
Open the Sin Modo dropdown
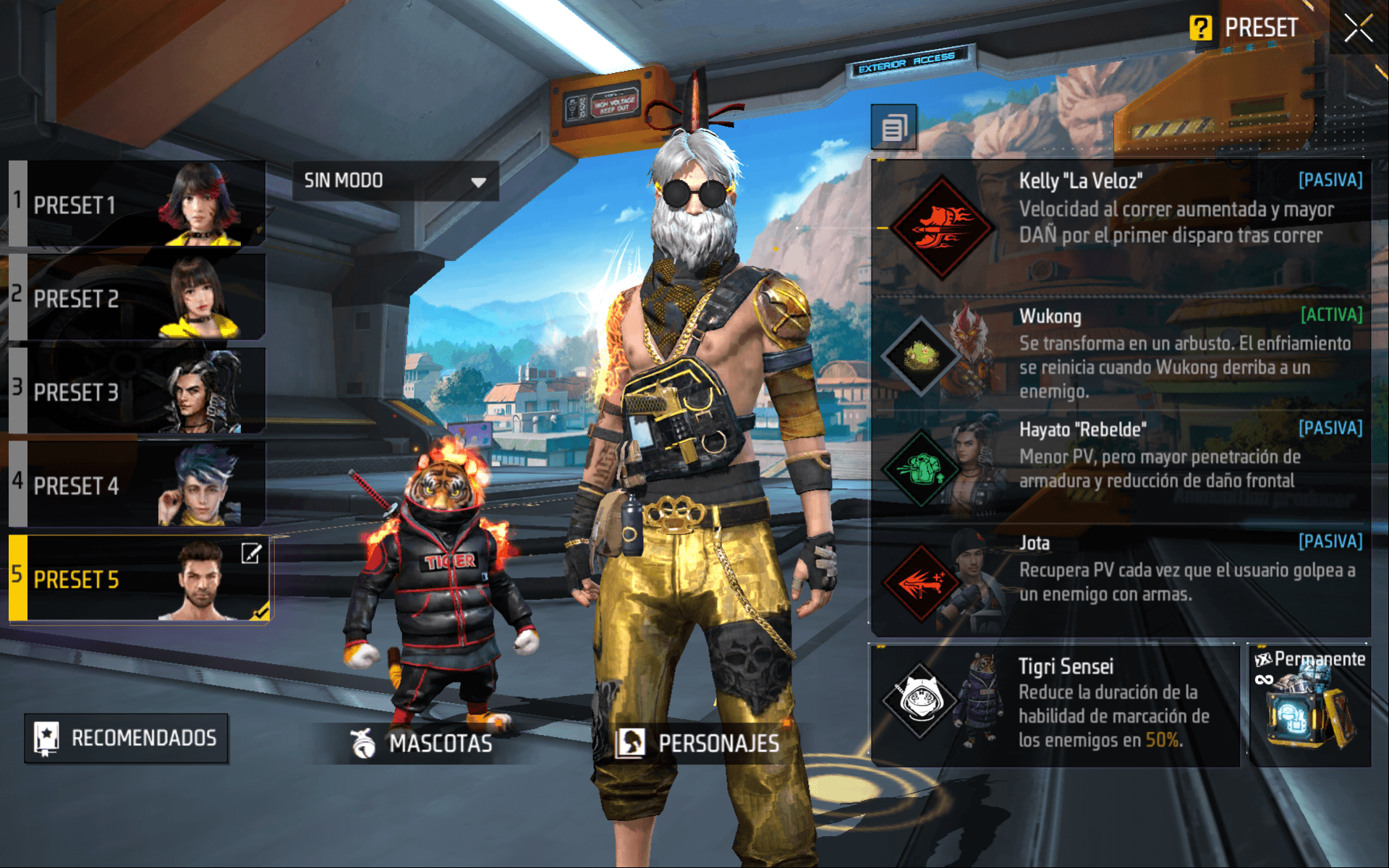tap(395, 181)
